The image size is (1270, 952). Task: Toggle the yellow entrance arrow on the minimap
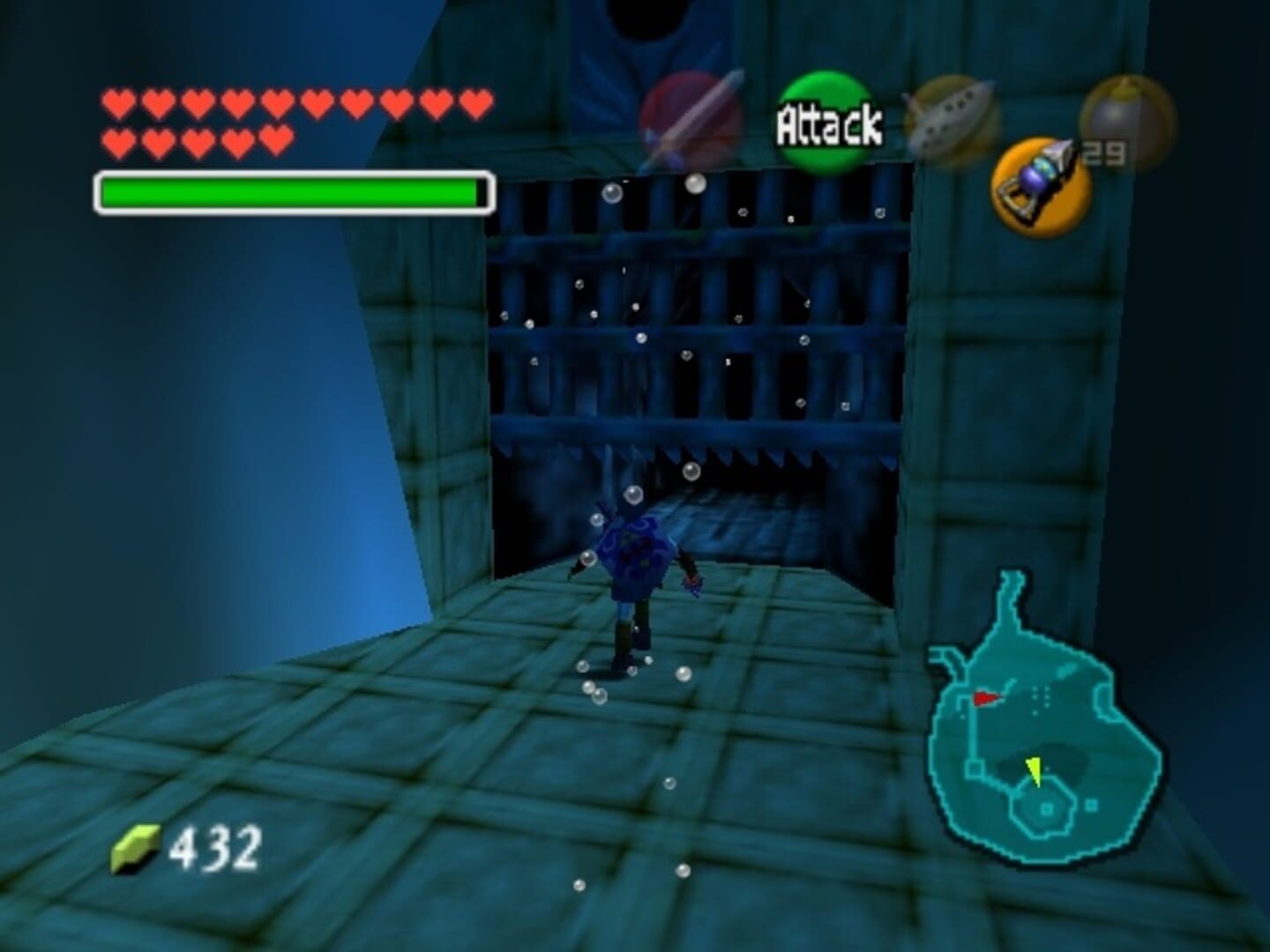pos(1035,773)
